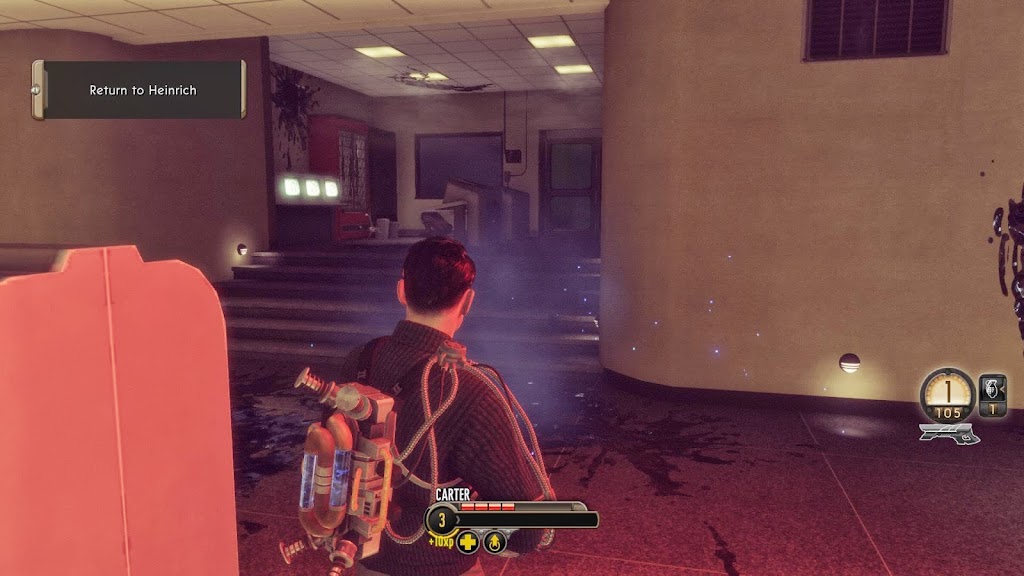This screenshot has height=576, width=1024.
Task: Click Carter's level 3 badge
Action: coord(441,520)
